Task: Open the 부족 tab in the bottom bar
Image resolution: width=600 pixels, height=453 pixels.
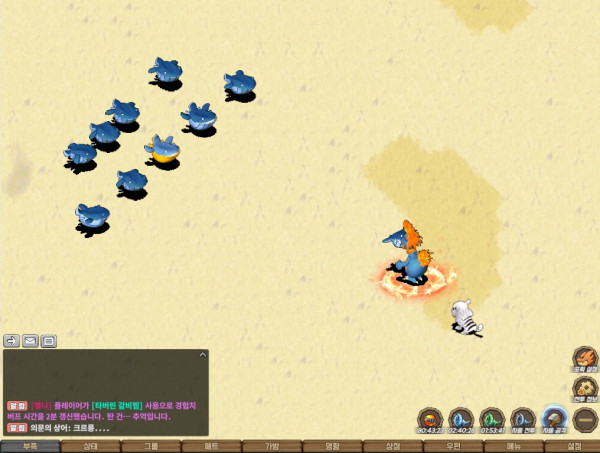Action: click(30, 446)
